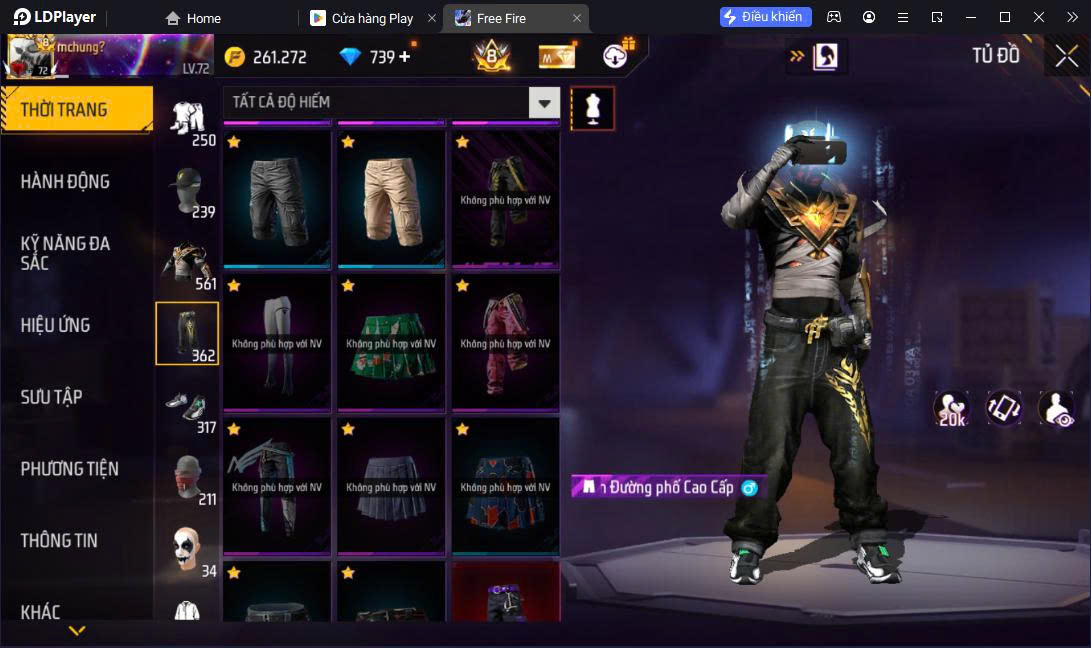Screen dimensions: 1091x648
Task: Add diamonds with the plus button
Action: coord(405,57)
